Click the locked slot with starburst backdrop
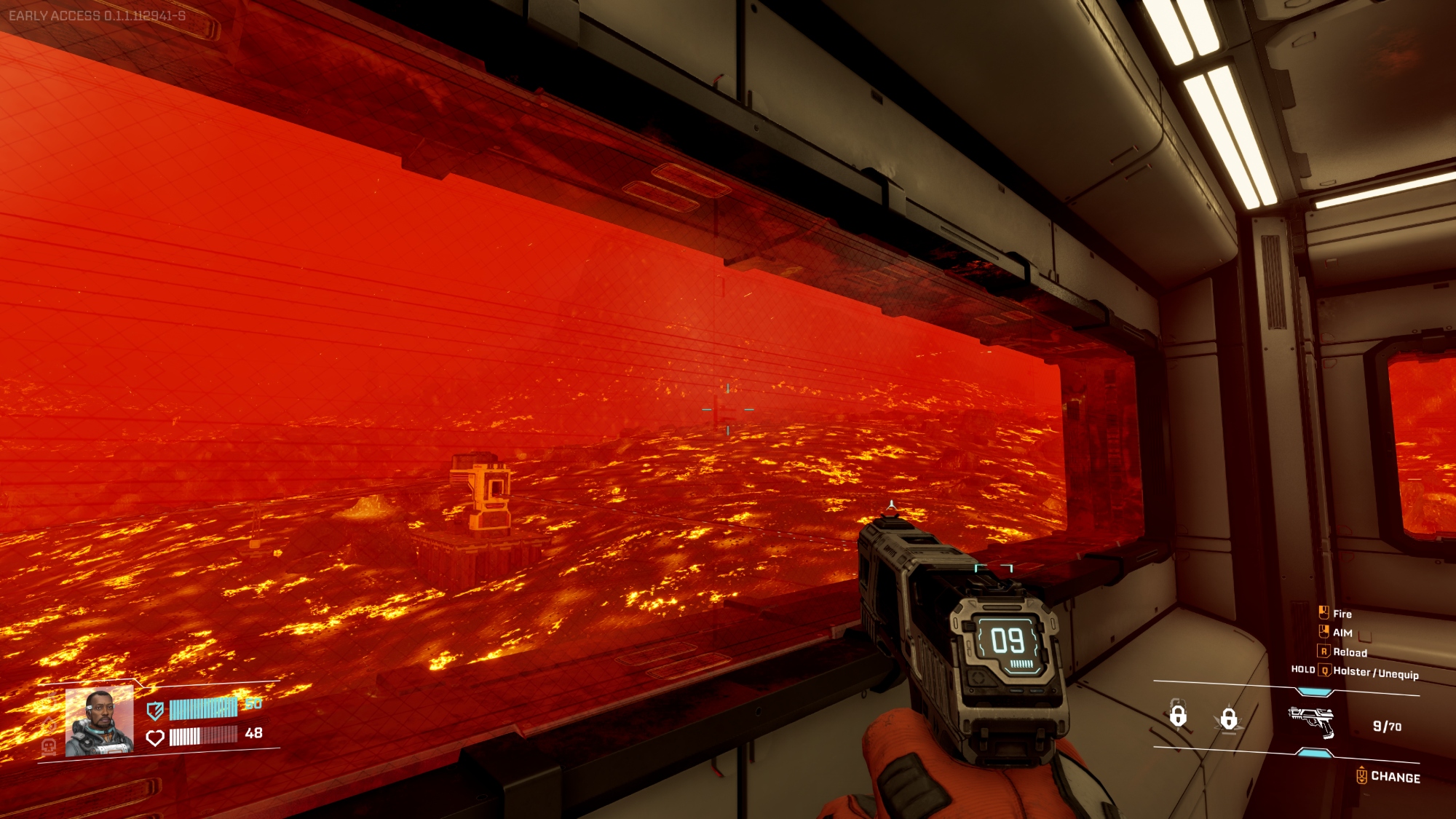Image resolution: width=1456 pixels, height=819 pixels. tap(1228, 719)
